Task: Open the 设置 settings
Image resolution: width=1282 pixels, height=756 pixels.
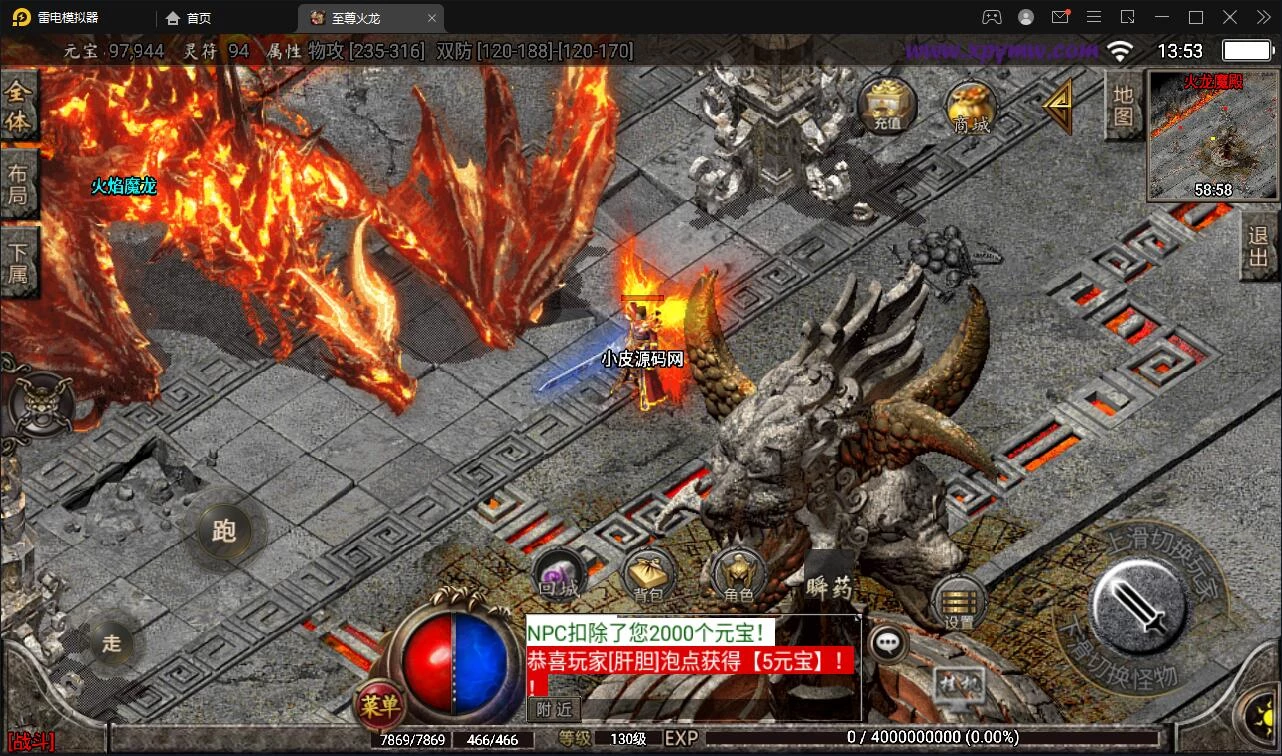Action: coord(959,604)
